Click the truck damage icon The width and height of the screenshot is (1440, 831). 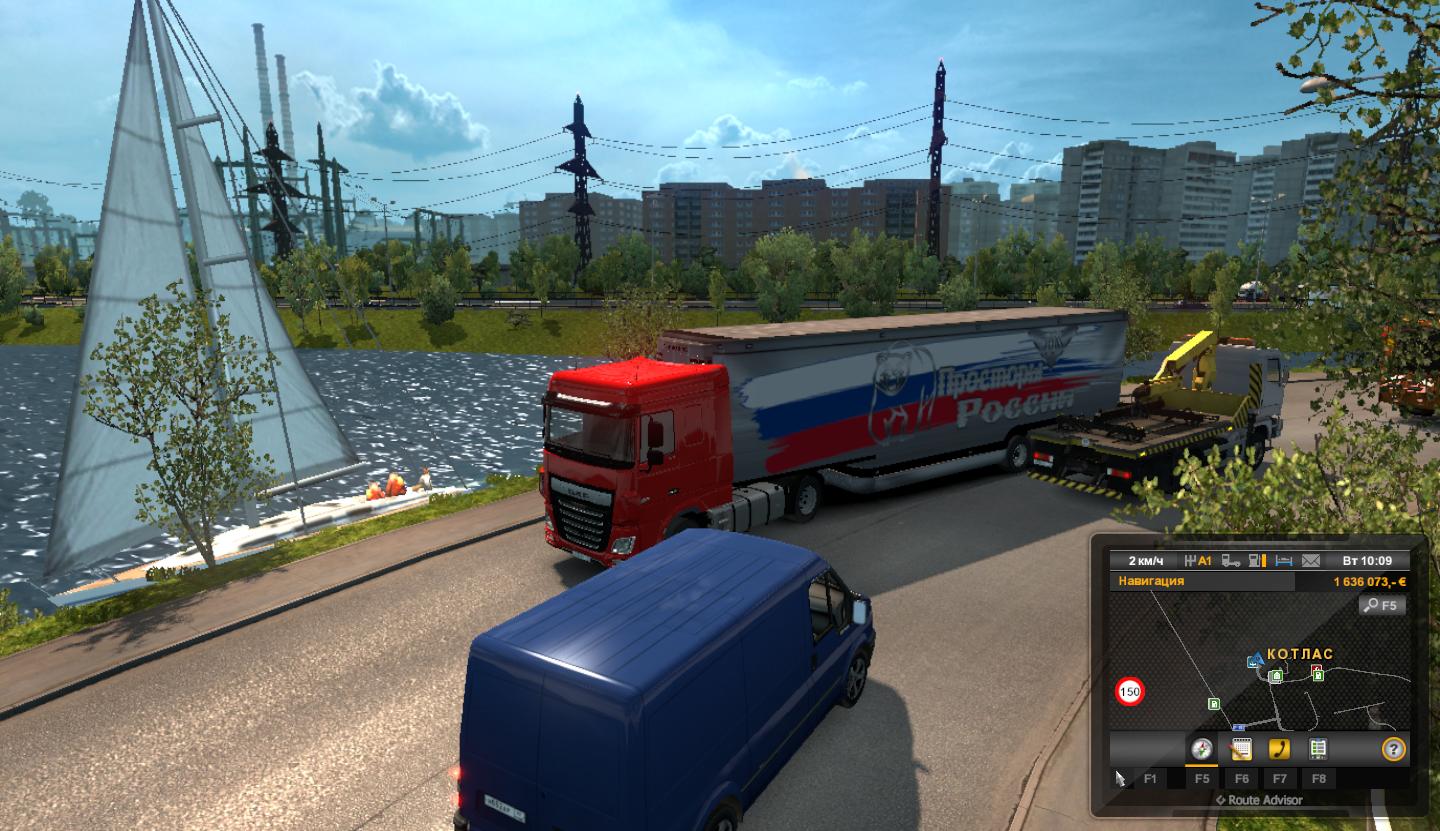tap(1232, 560)
